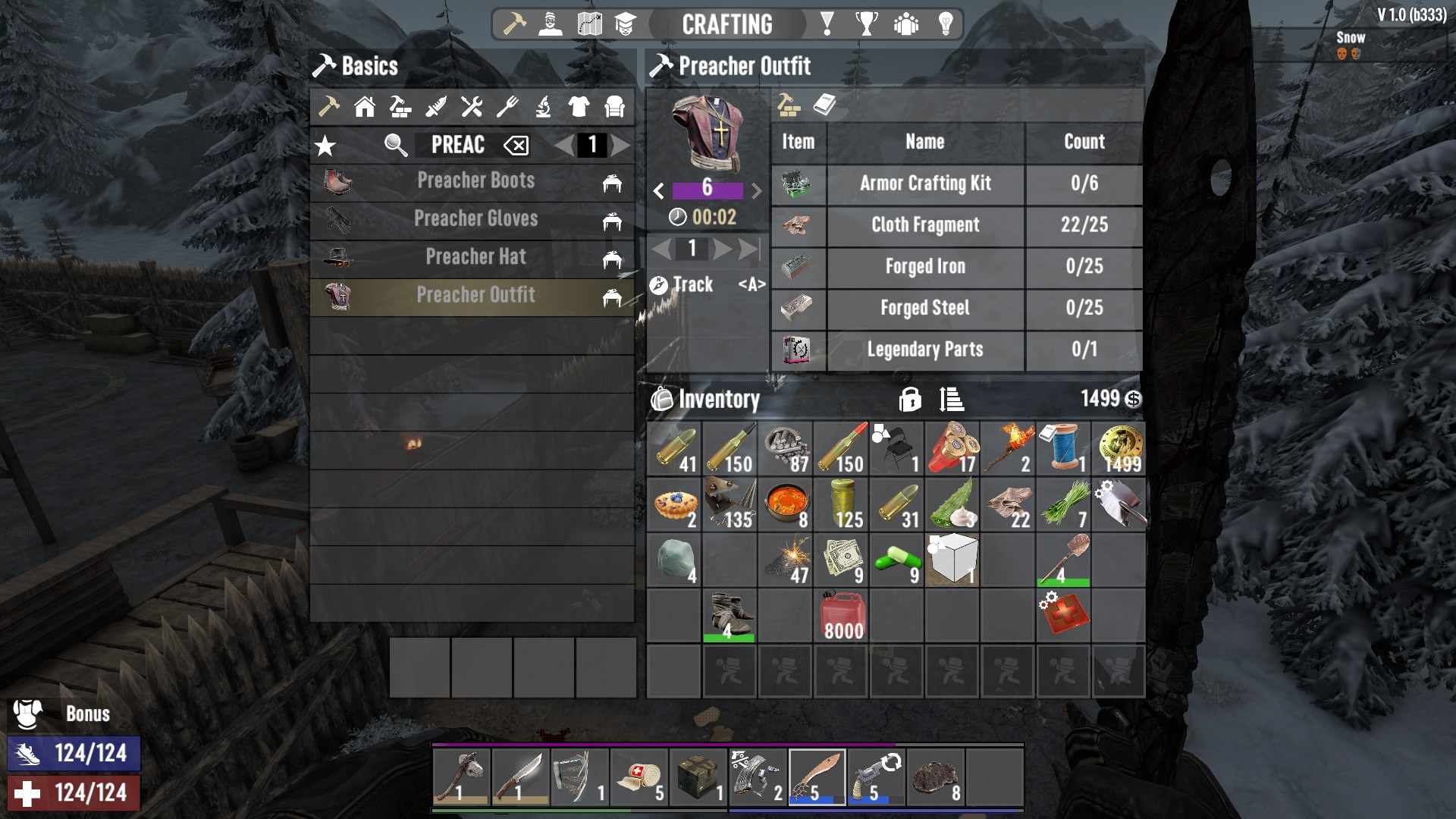The height and width of the screenshot is (819, 1456).
Task: Filter recipes by building house category
Action: tap(365, 107)
